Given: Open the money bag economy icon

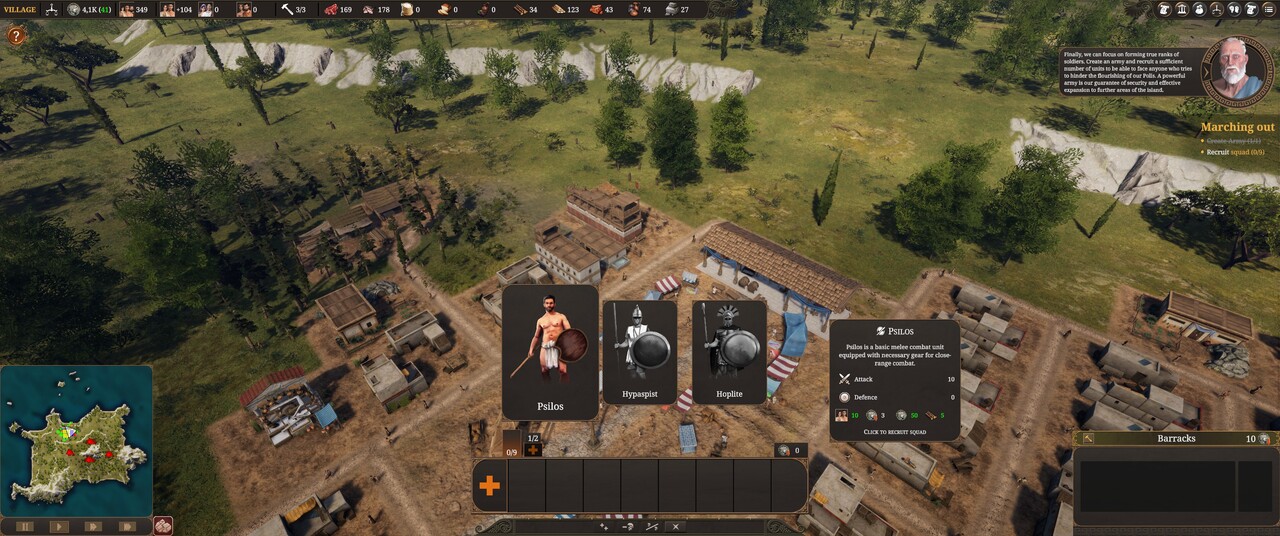Looking at the screenshot, I should tap(1202, 9).
